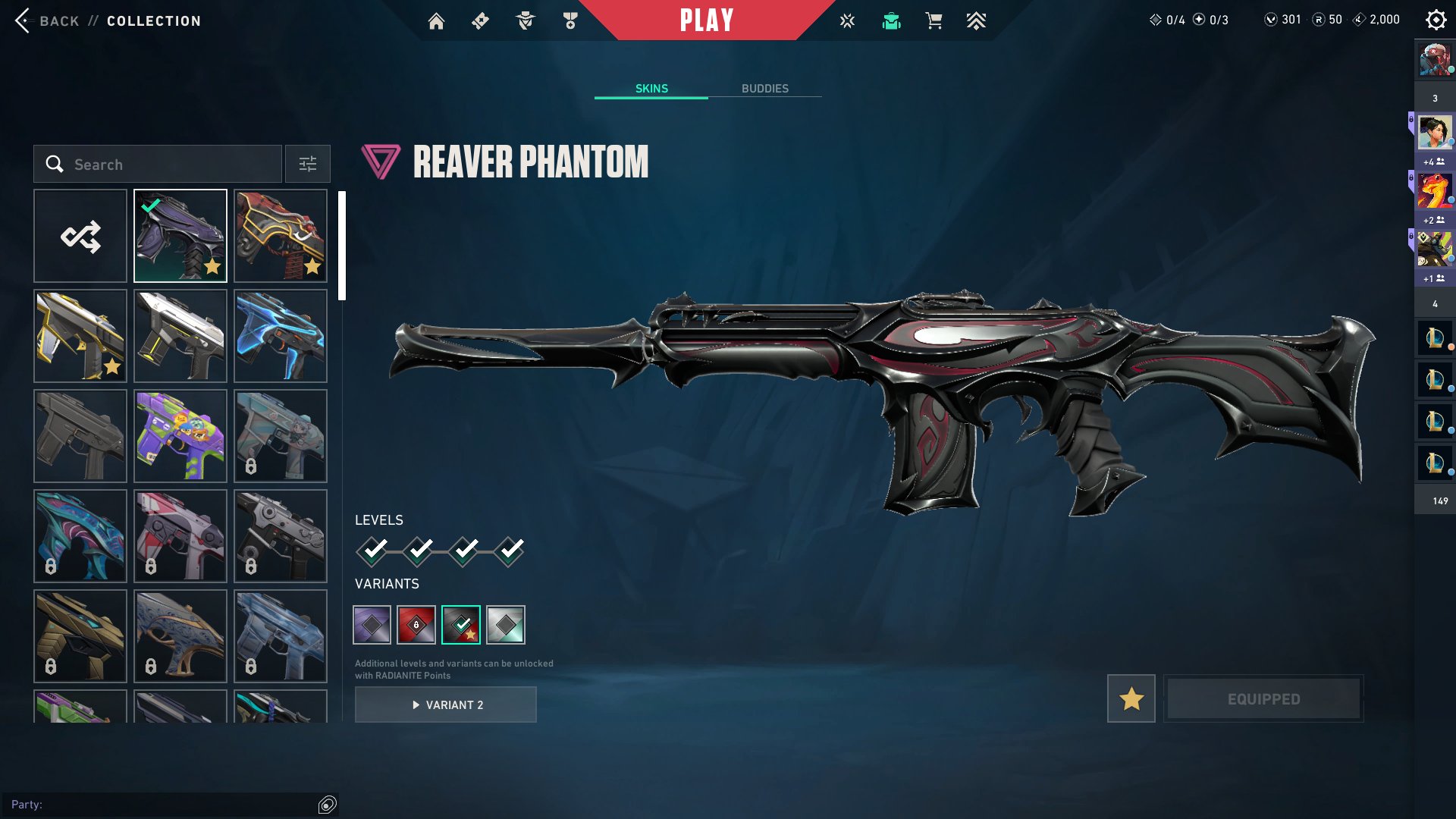Screen dimensions: 1456x819
Task: Open the skin filter options
Action: point(307,164)
